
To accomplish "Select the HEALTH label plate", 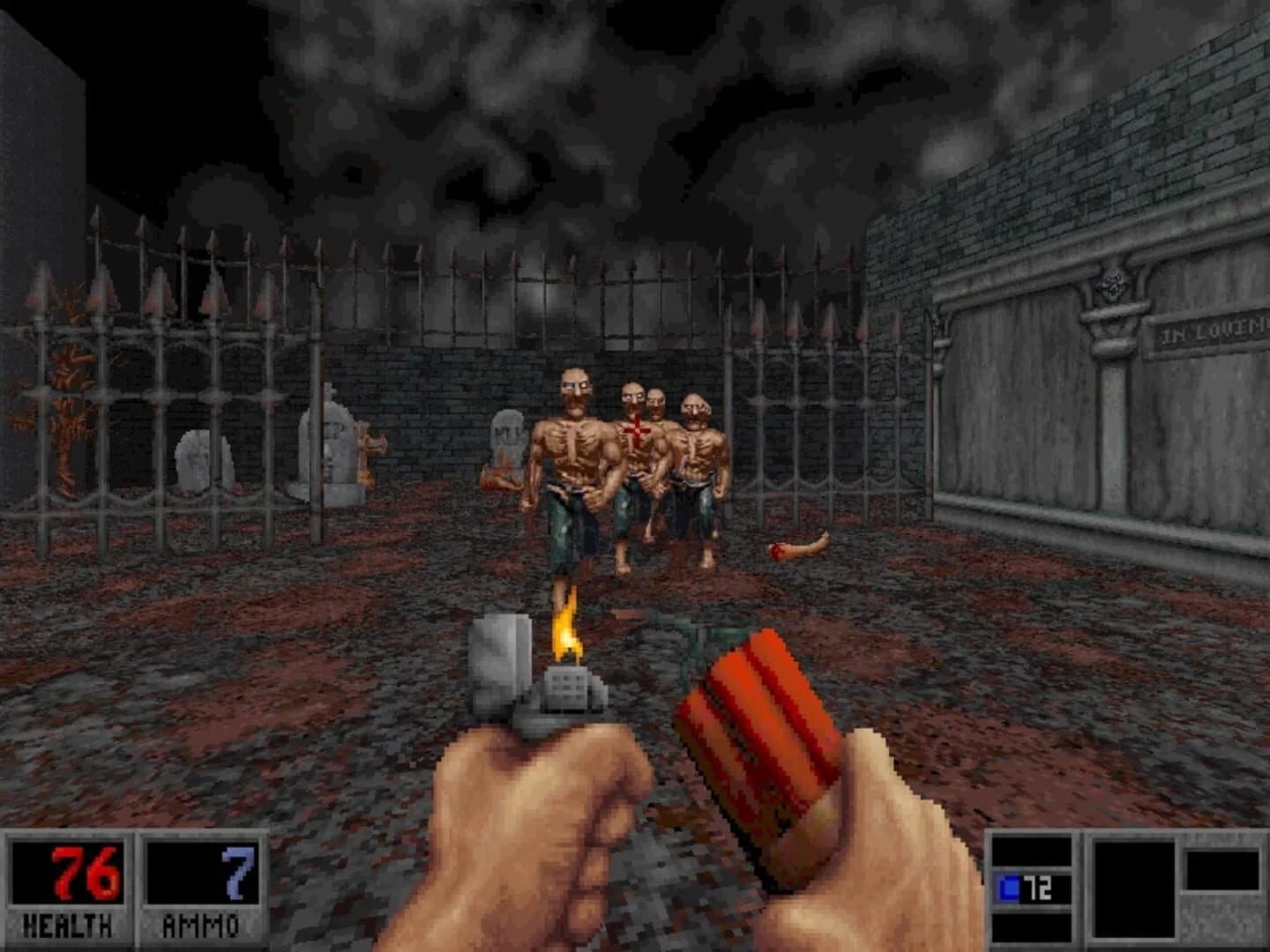I will (66, 926).
